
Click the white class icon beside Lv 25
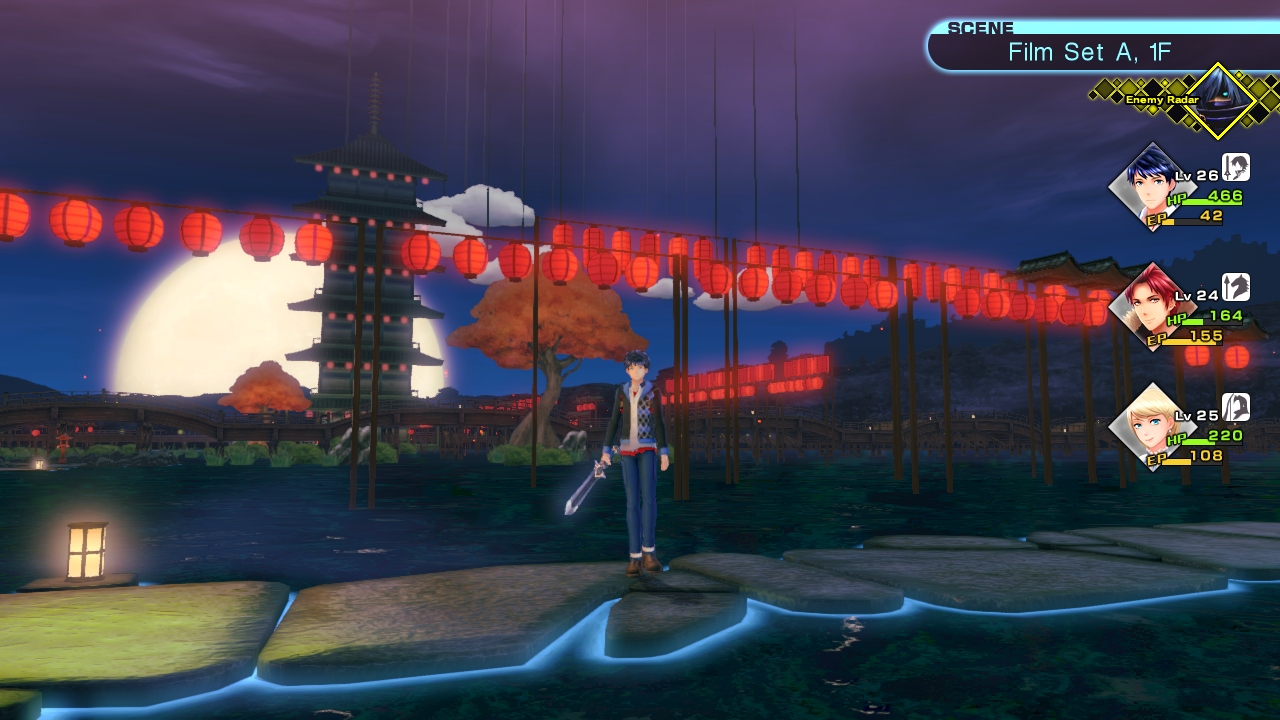pos(1236,407)
